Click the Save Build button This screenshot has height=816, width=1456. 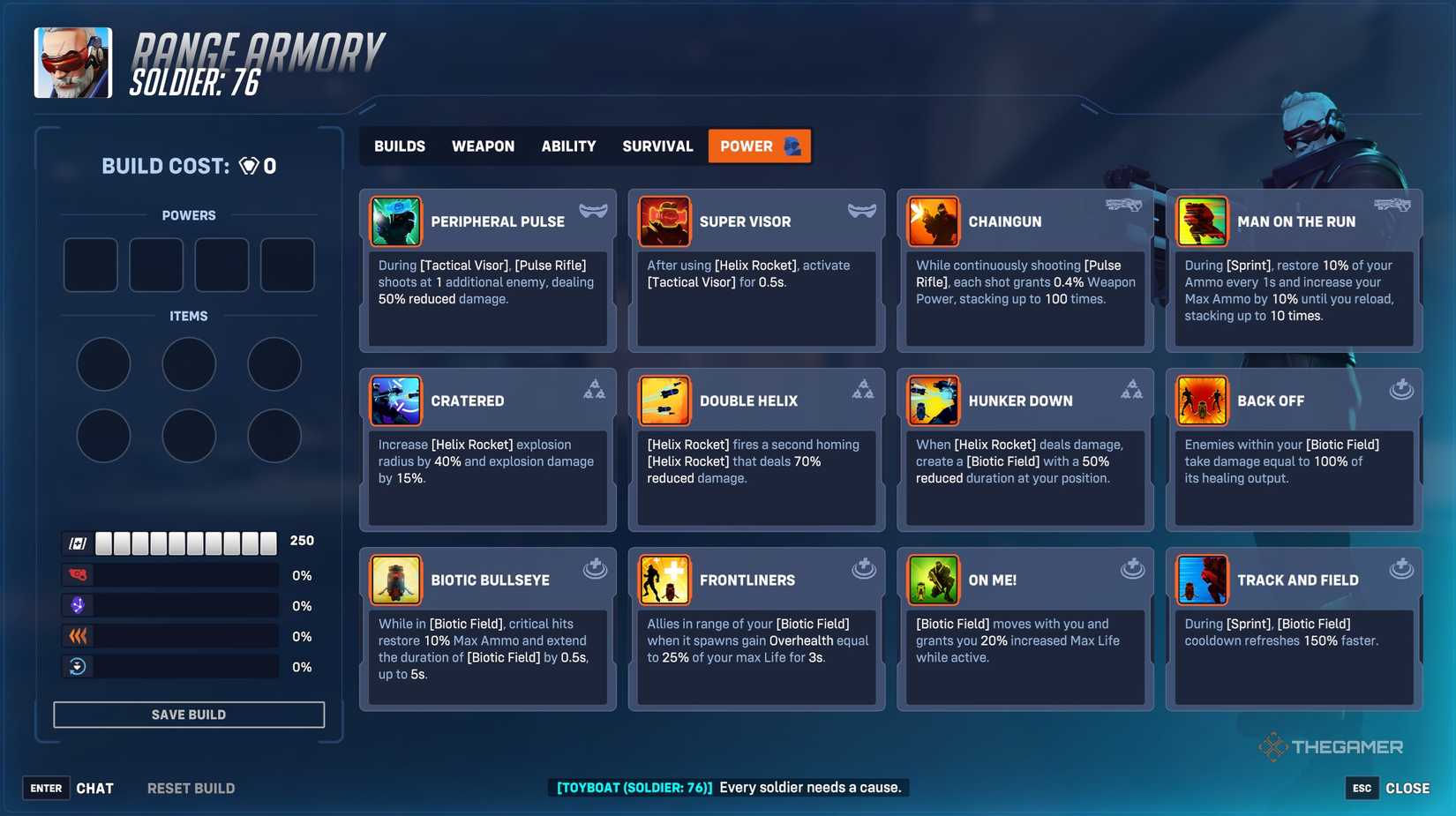point(189,714)
